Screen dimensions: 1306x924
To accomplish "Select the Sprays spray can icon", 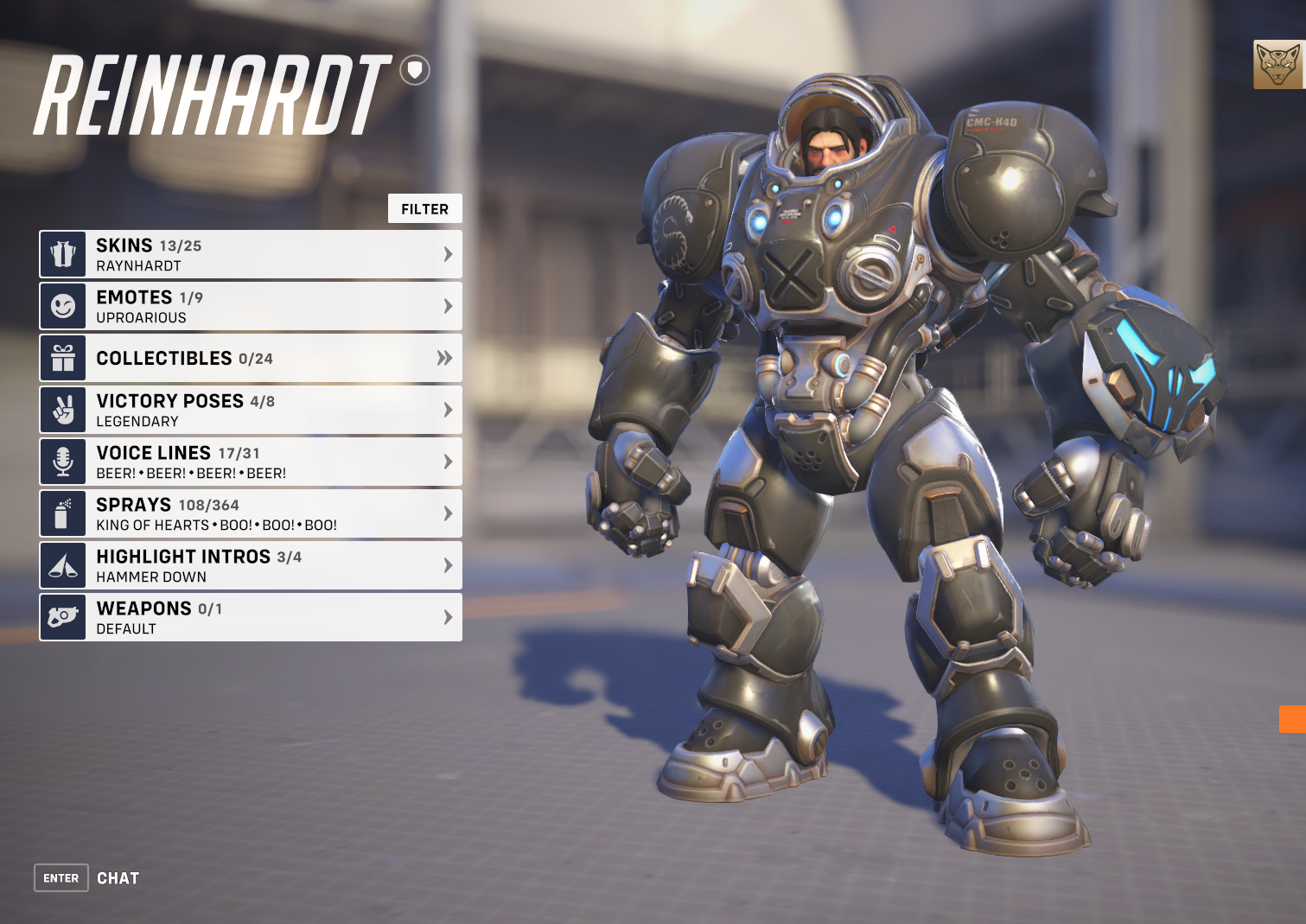I will pos(63,513).
